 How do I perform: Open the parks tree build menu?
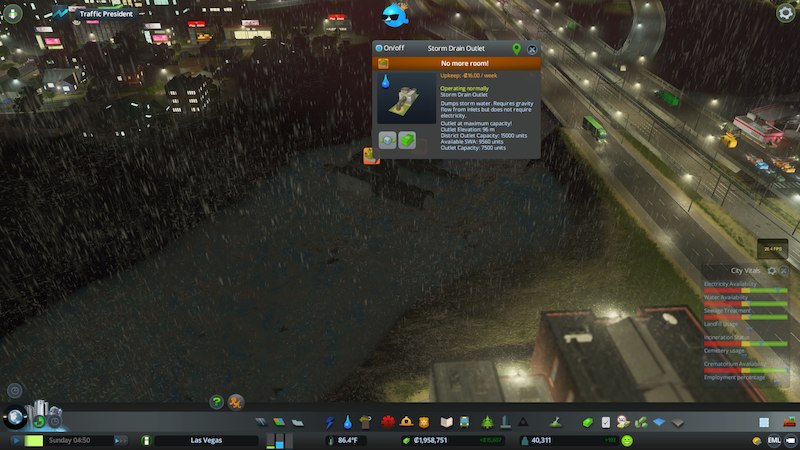click(x=486, y=423)
